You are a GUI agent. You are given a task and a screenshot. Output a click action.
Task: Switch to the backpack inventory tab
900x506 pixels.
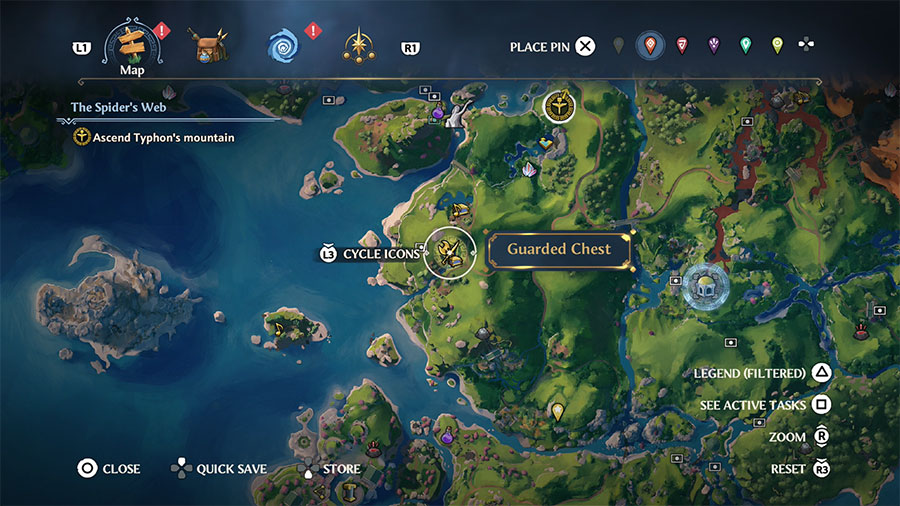coord(210,46)
